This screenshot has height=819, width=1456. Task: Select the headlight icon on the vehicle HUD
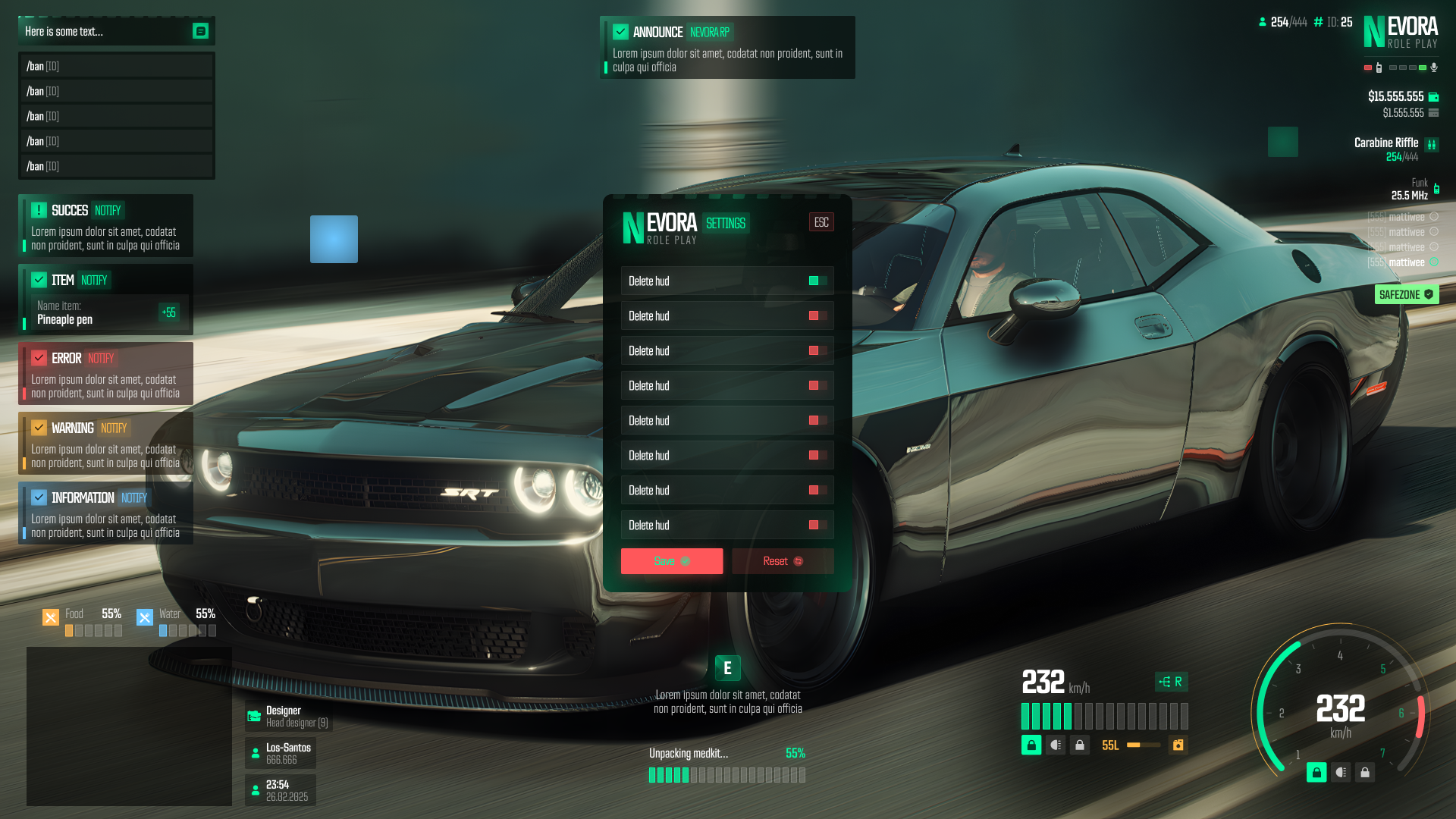[1056, 746]
